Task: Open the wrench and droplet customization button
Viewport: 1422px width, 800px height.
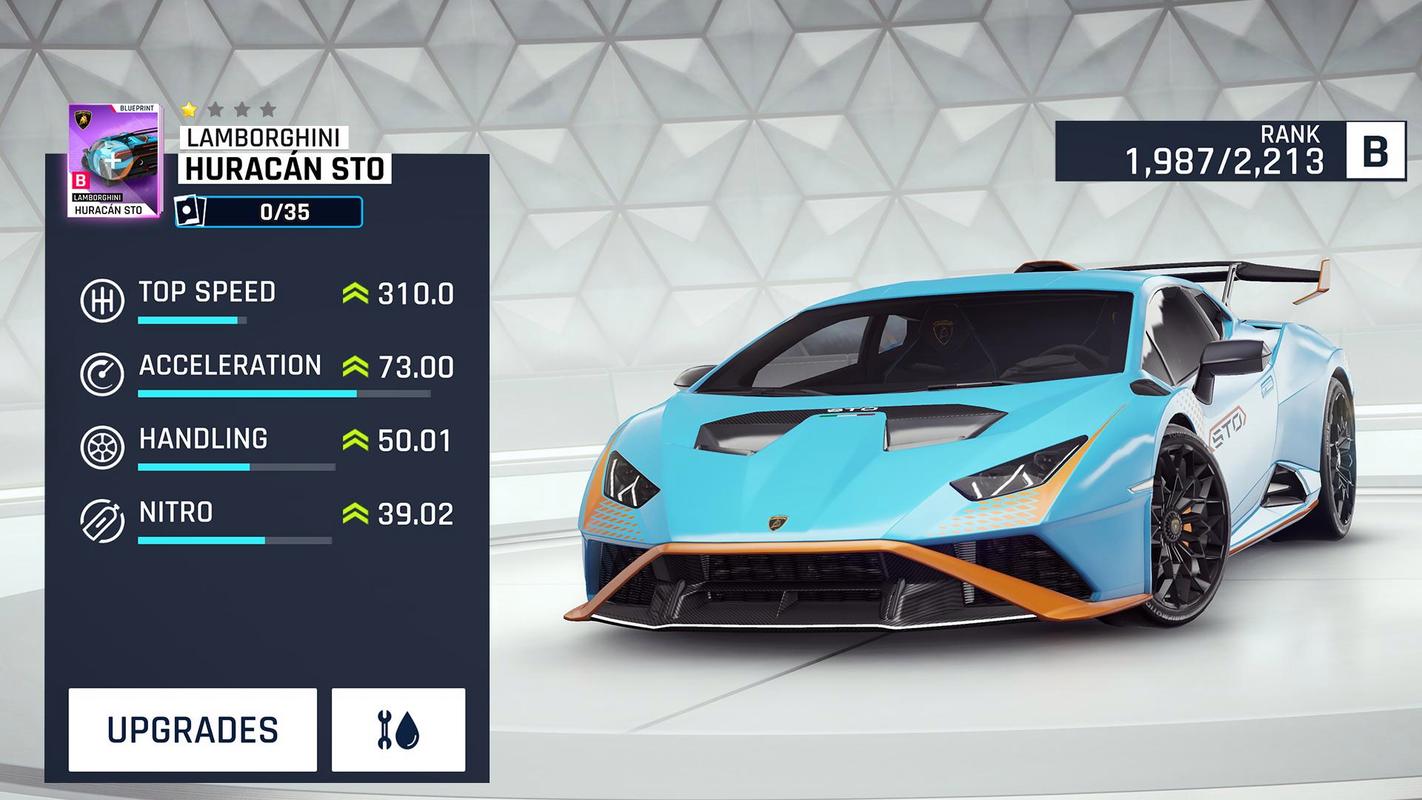Action: pyautogui.click(x=398, y=730)
